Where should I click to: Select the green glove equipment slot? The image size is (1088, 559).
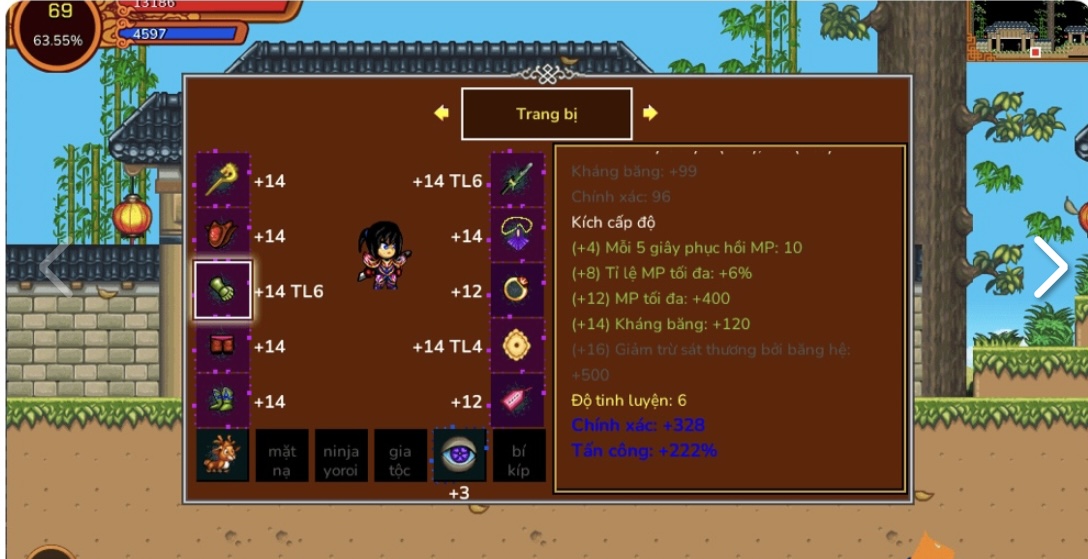point(222,290)
